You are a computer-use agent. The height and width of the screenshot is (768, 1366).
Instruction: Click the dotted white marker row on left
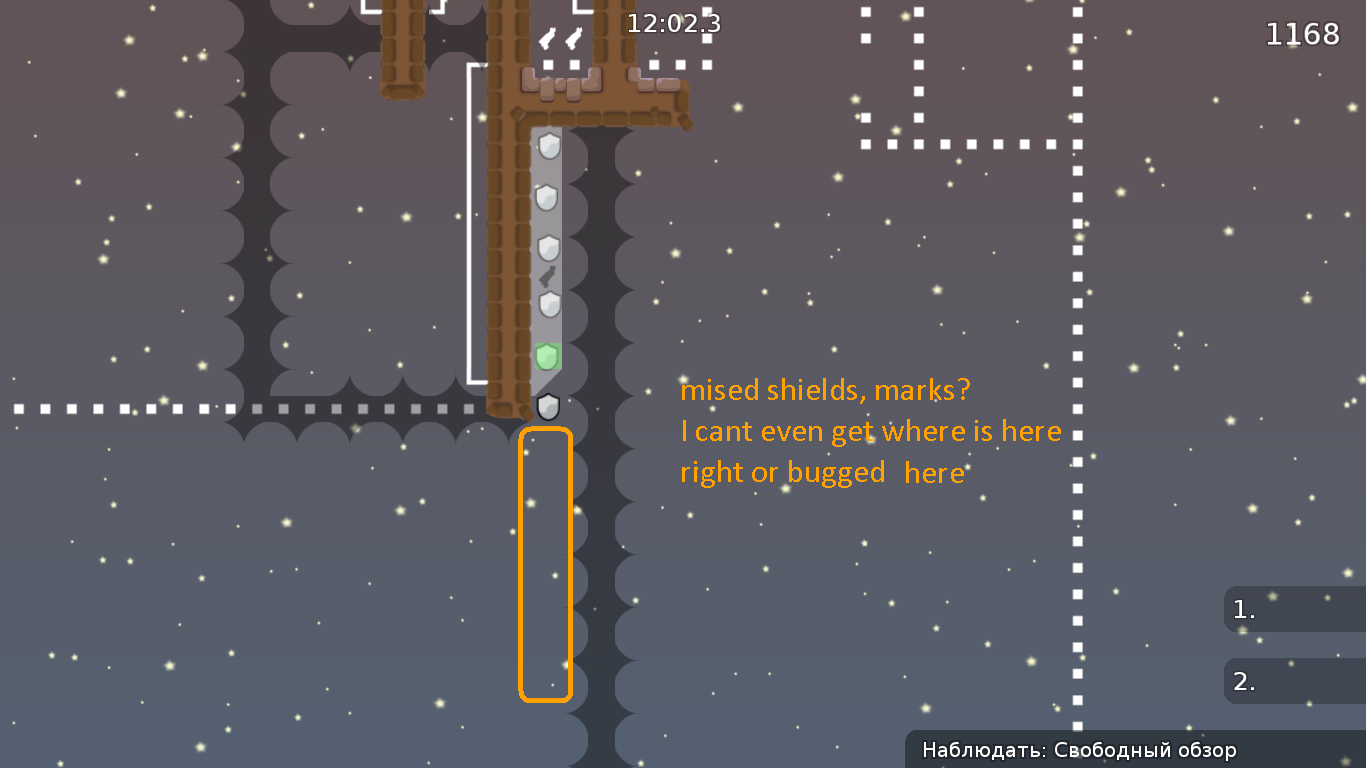pos(150,408)
